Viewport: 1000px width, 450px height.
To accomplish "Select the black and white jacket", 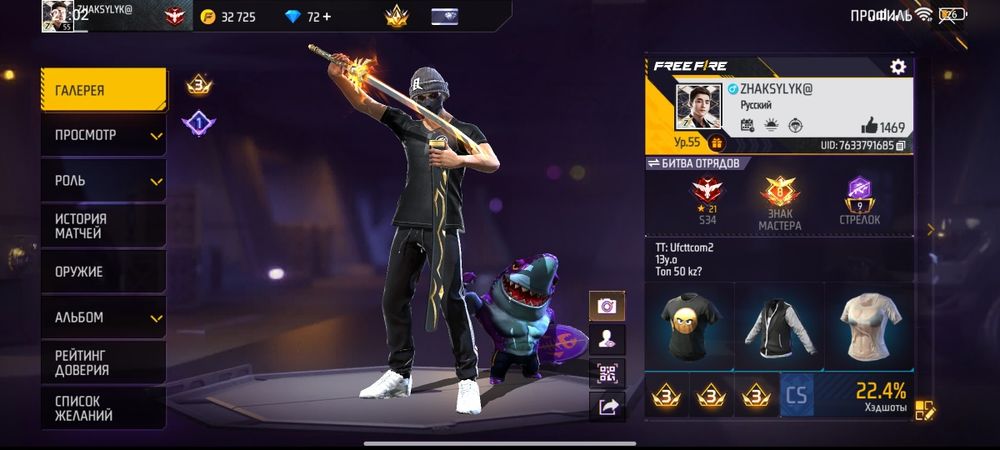I will (778, 324).
